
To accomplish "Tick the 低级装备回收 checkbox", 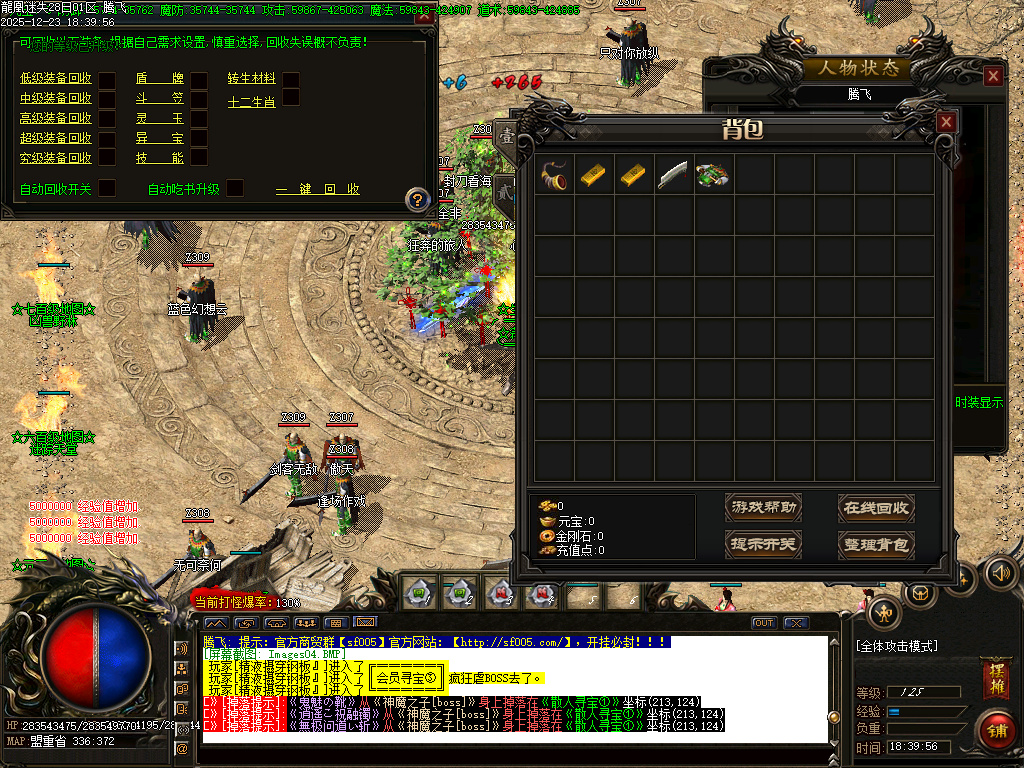I will click(107, 79).
